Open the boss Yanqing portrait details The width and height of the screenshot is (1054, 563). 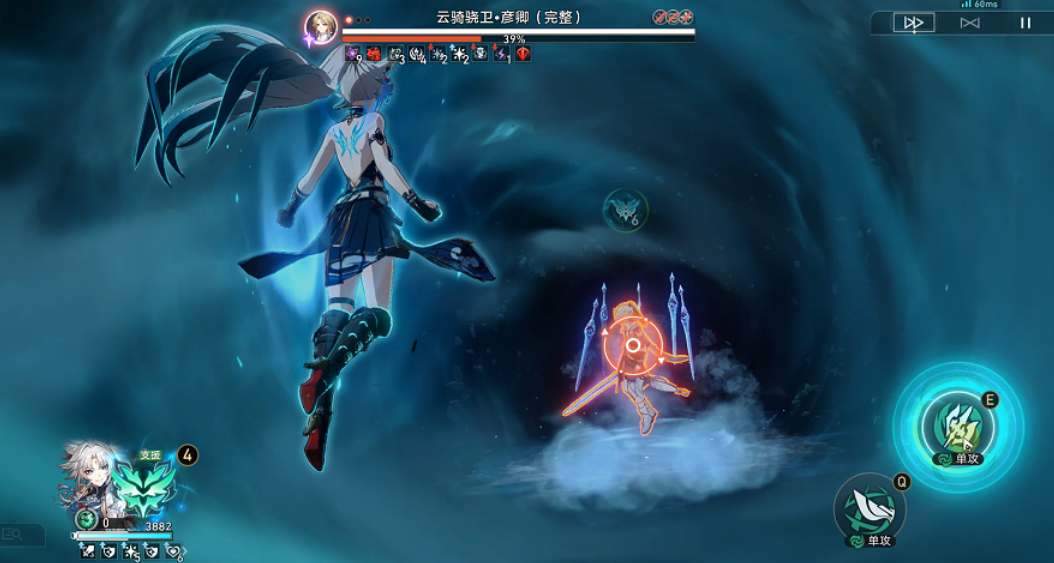coord(320,27)
